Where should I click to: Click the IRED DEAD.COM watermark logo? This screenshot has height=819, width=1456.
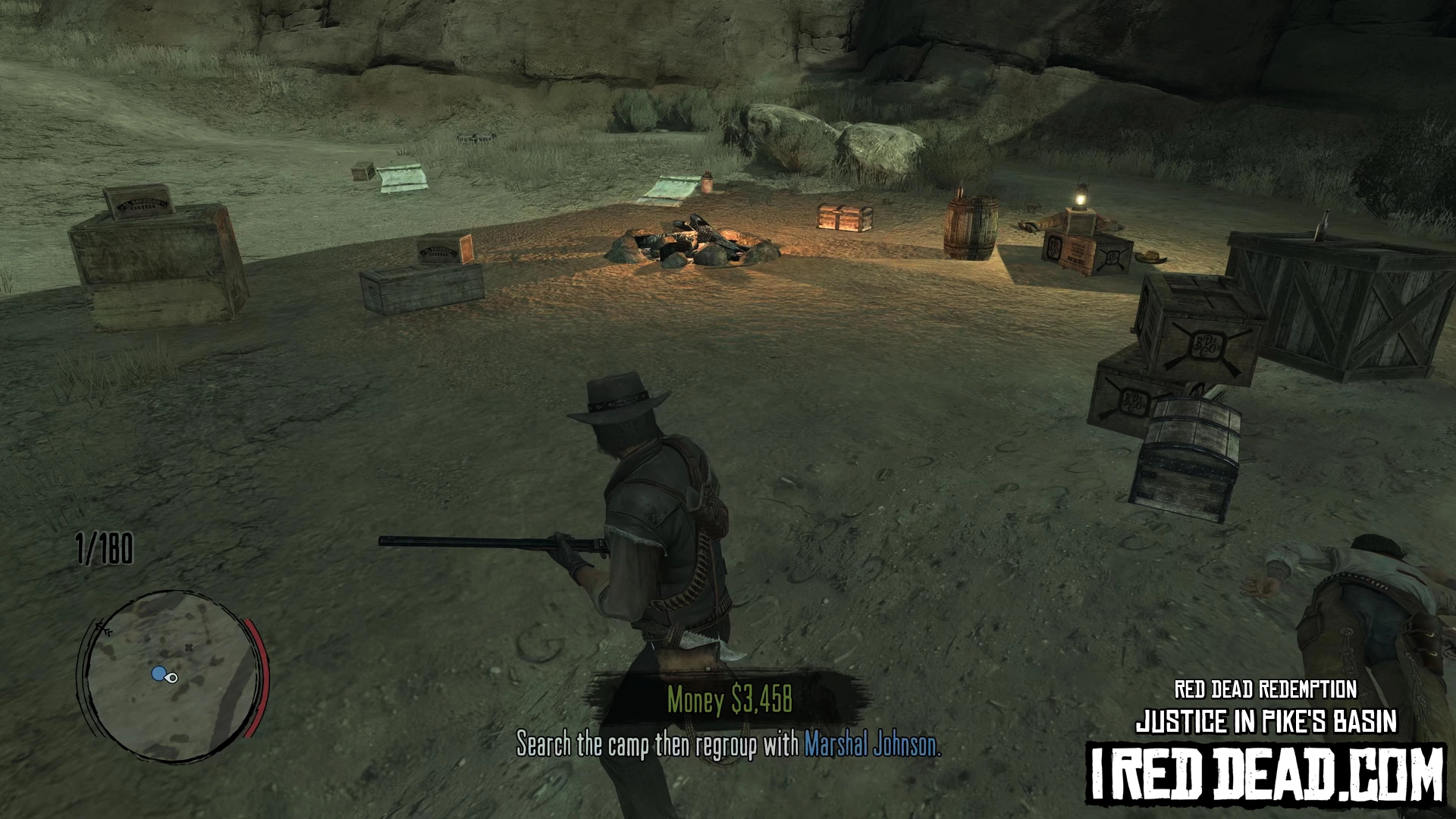click(1266, 773)
